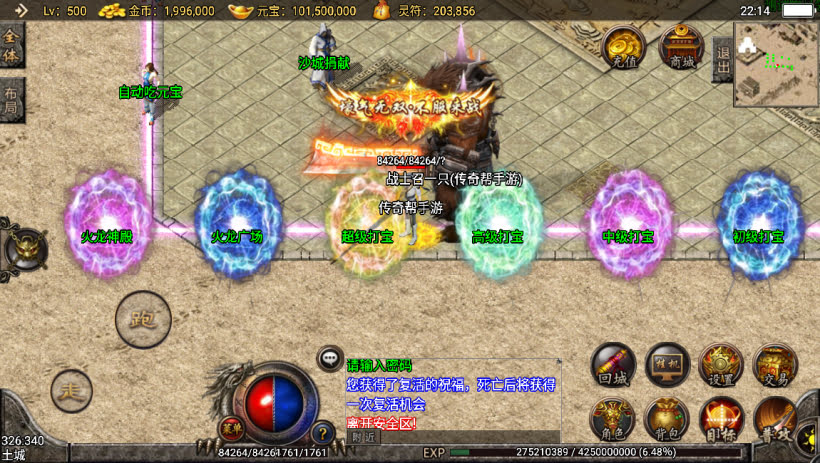Open the 全体 panel tab
The height and width of the screenshot is (463, 820).
point(11,46)
